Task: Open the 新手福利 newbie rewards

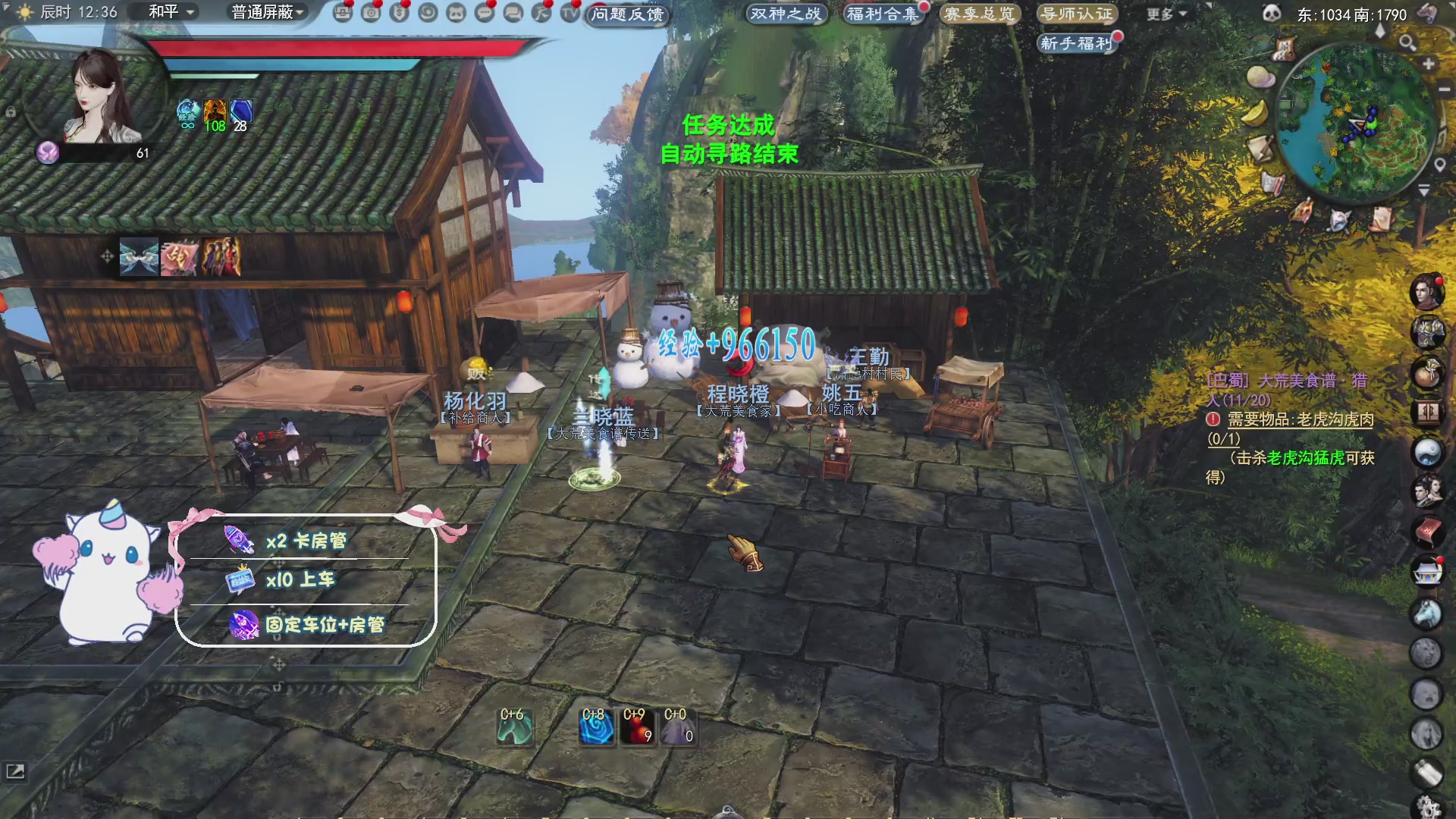Action: point(1076,43)
